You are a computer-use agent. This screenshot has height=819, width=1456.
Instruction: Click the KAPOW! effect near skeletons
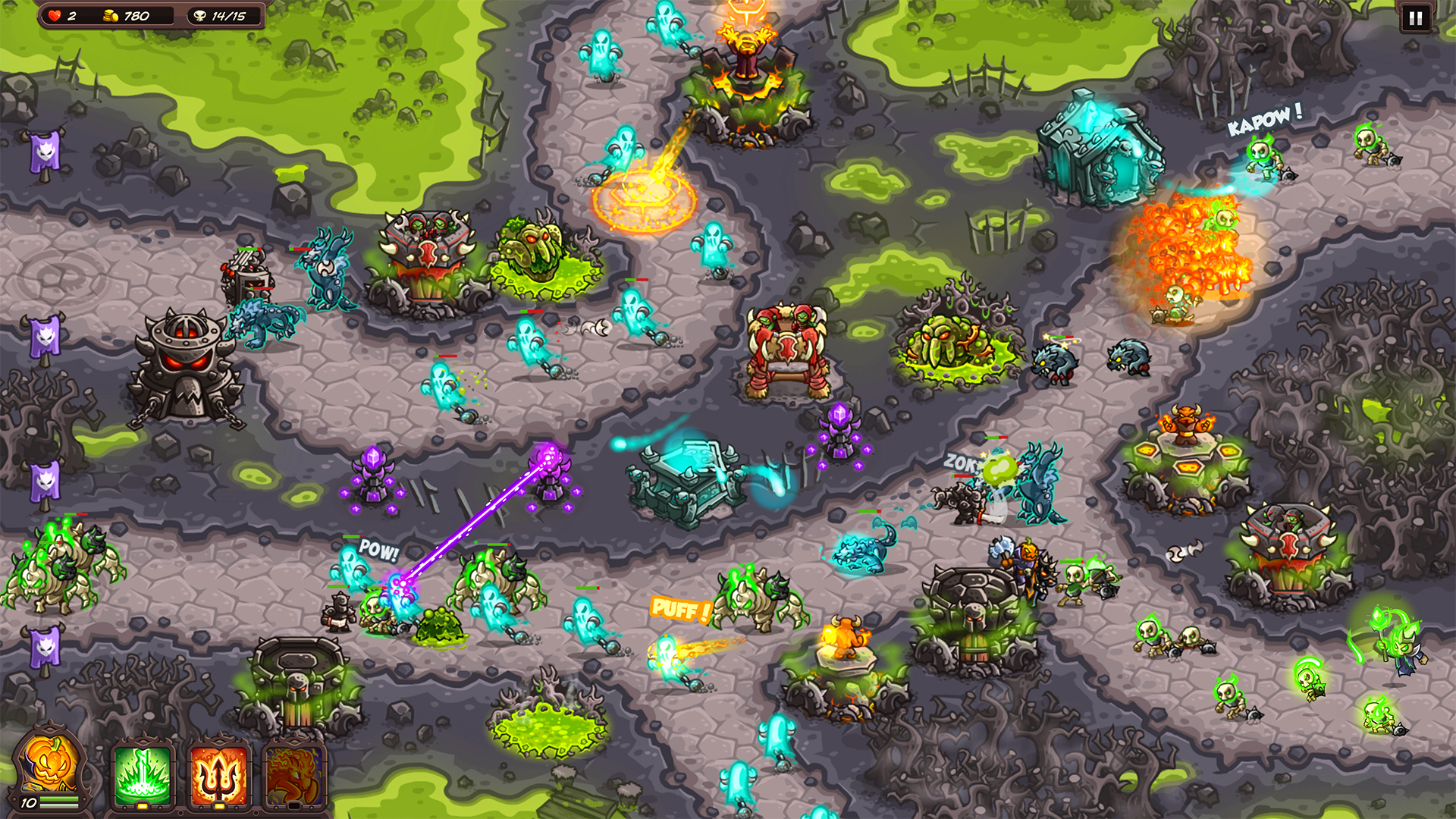pyautogui.click(x=1268, y=117)
